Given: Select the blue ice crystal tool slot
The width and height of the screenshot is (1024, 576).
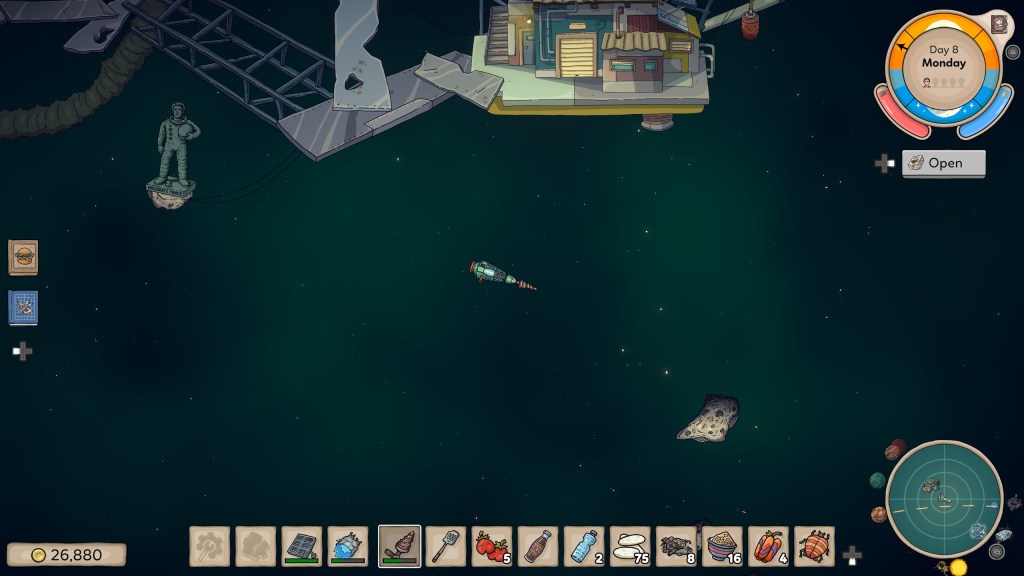Looking at the screenshot, I should (x=348, y=546).
